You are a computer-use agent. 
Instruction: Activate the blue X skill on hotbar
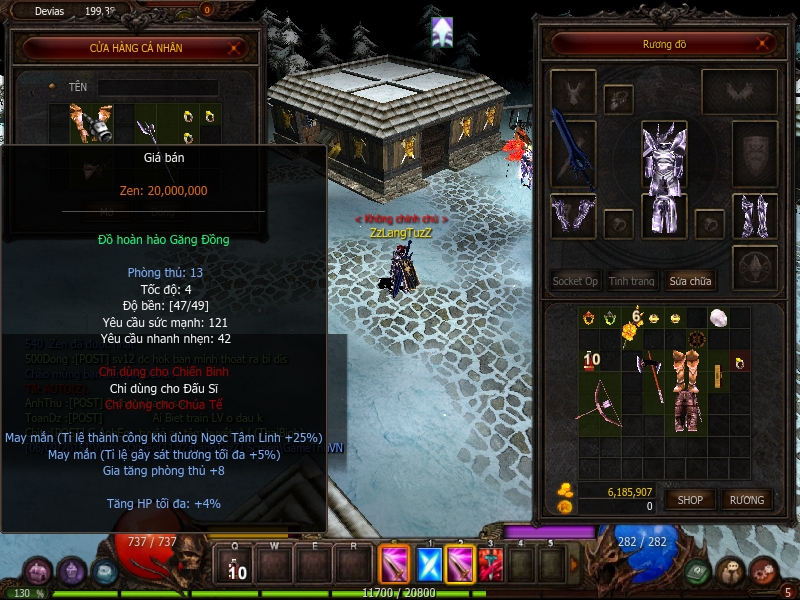click(x=429, y=564)
